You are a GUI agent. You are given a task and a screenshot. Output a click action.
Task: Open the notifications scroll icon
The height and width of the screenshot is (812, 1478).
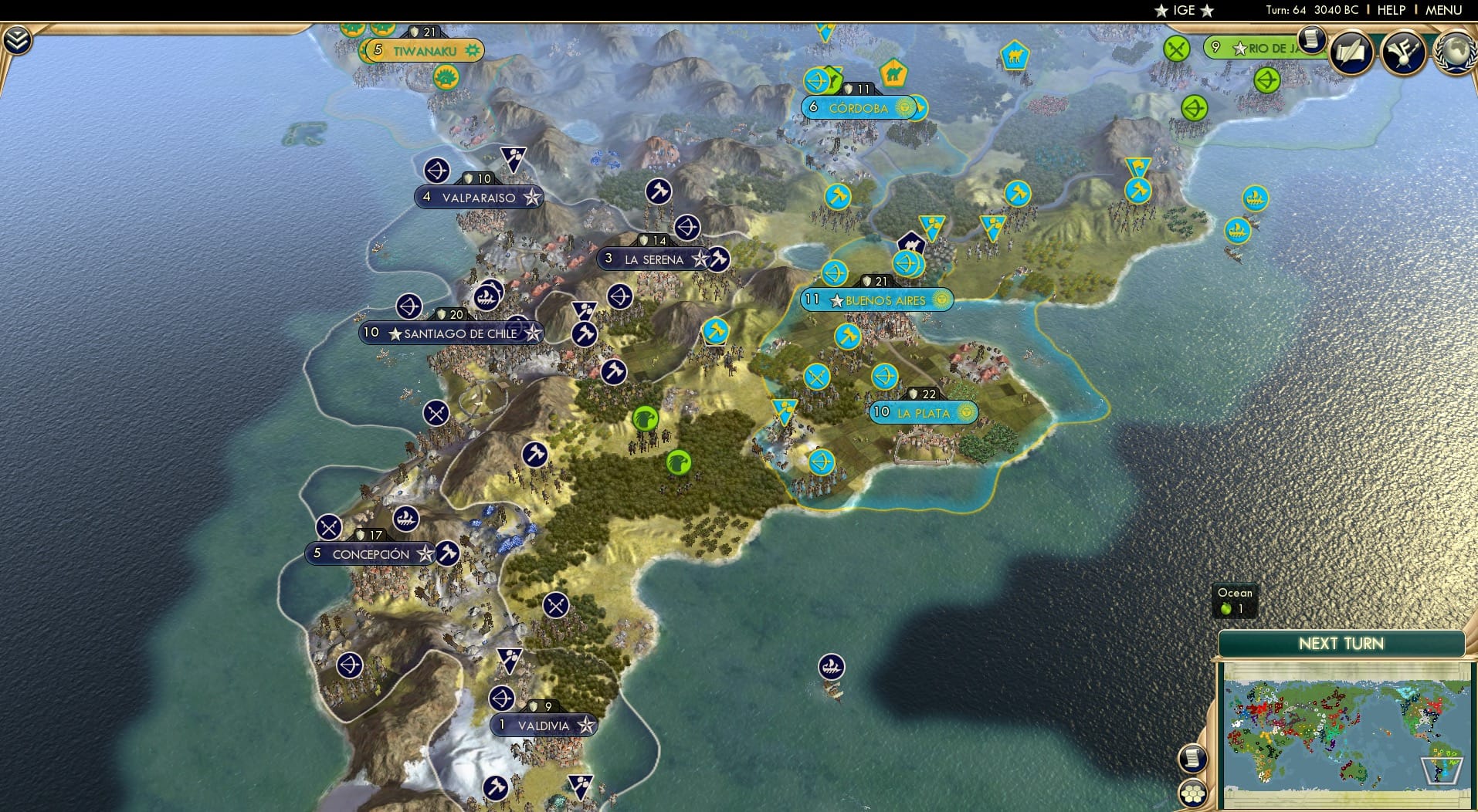point(1310,39)
